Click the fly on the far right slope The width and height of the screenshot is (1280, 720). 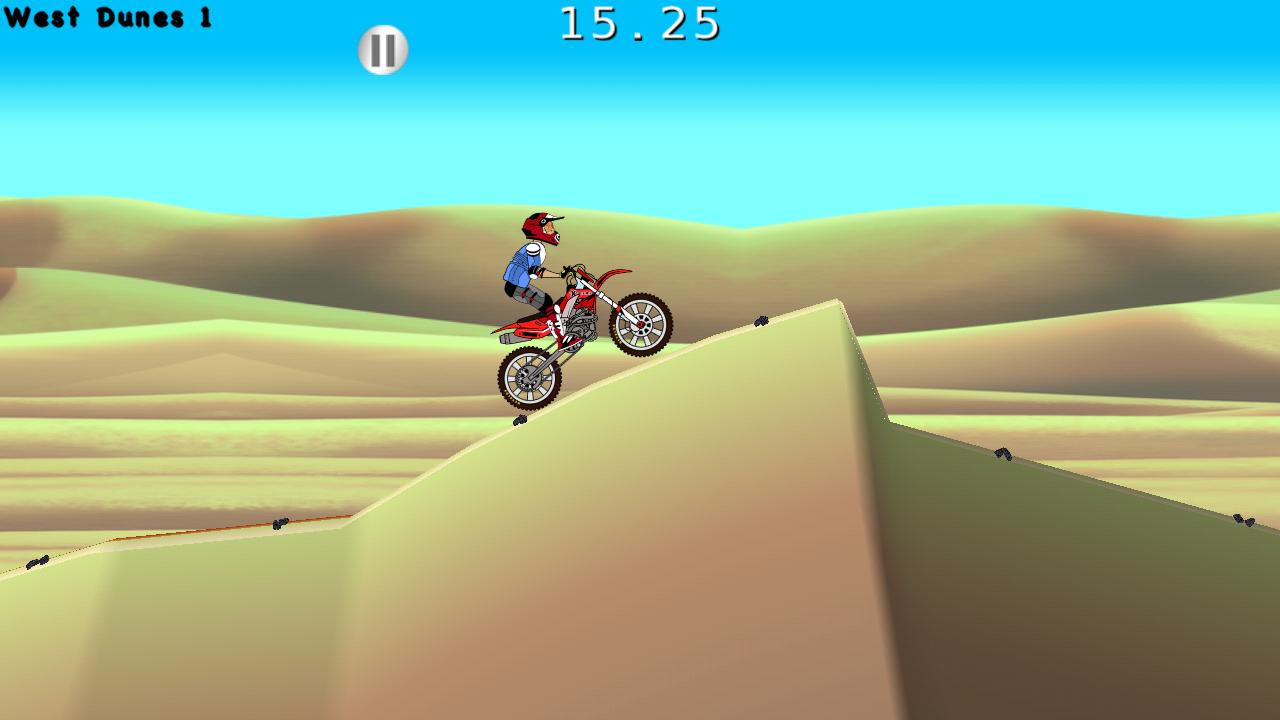click(x=1245, y=518)
